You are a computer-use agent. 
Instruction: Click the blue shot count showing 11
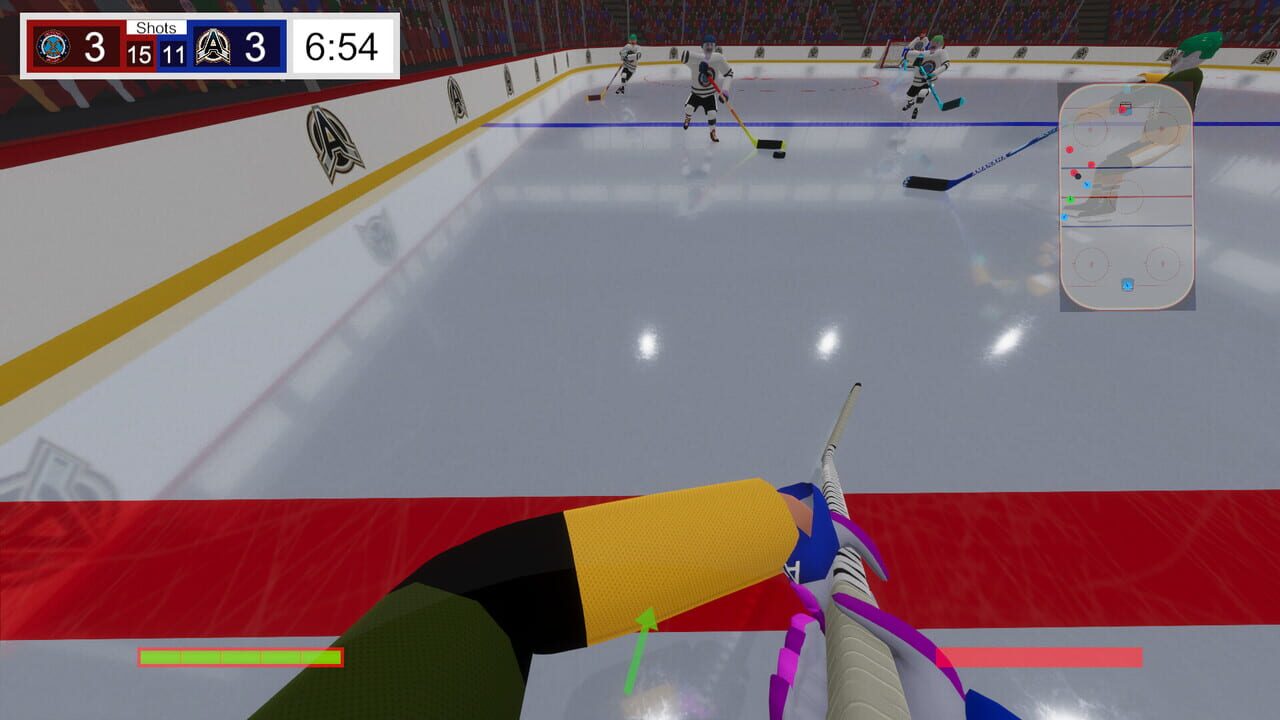click(x=174, y=54)
